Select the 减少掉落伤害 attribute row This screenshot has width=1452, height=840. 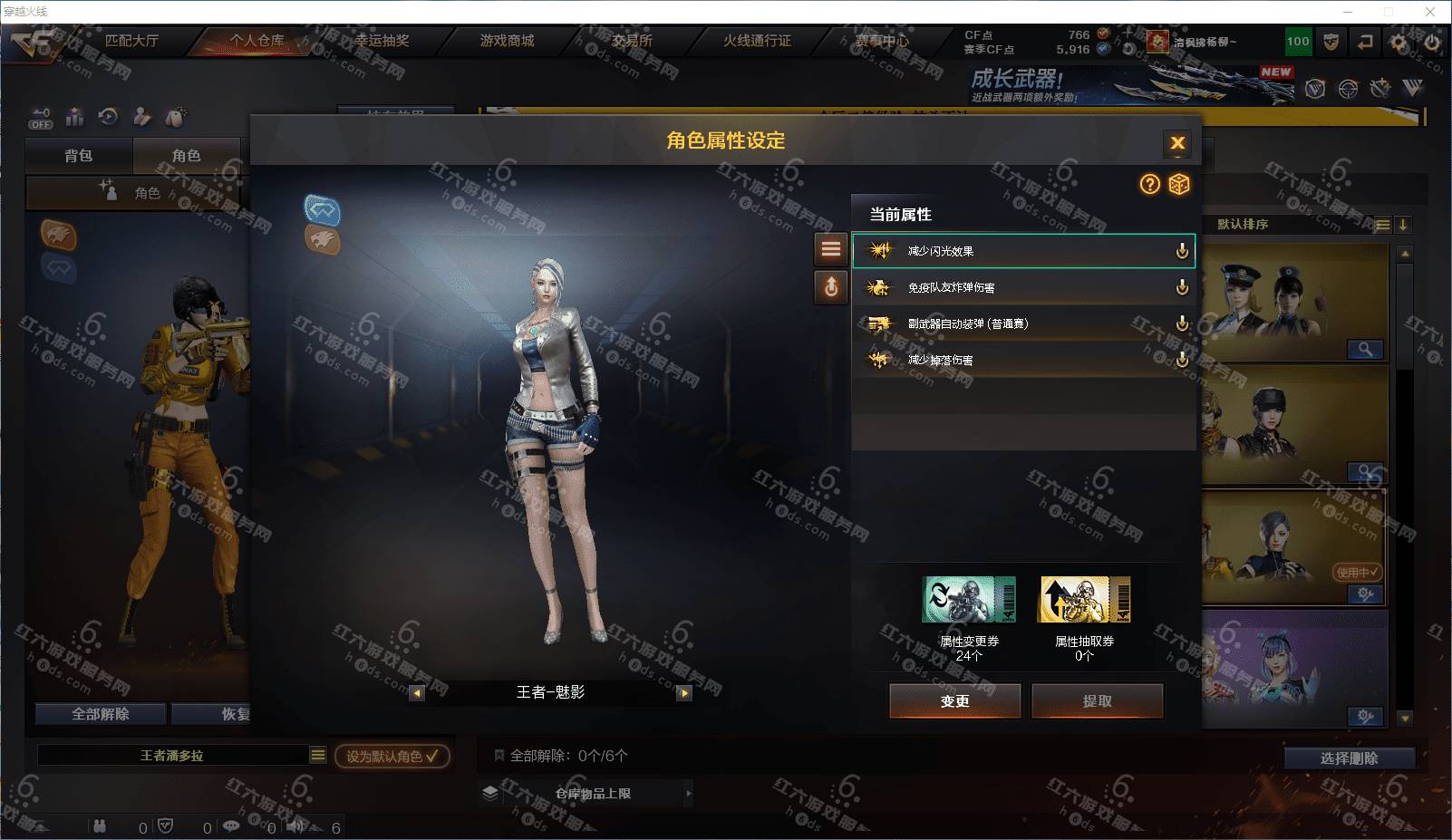(x=1022, y=360)
